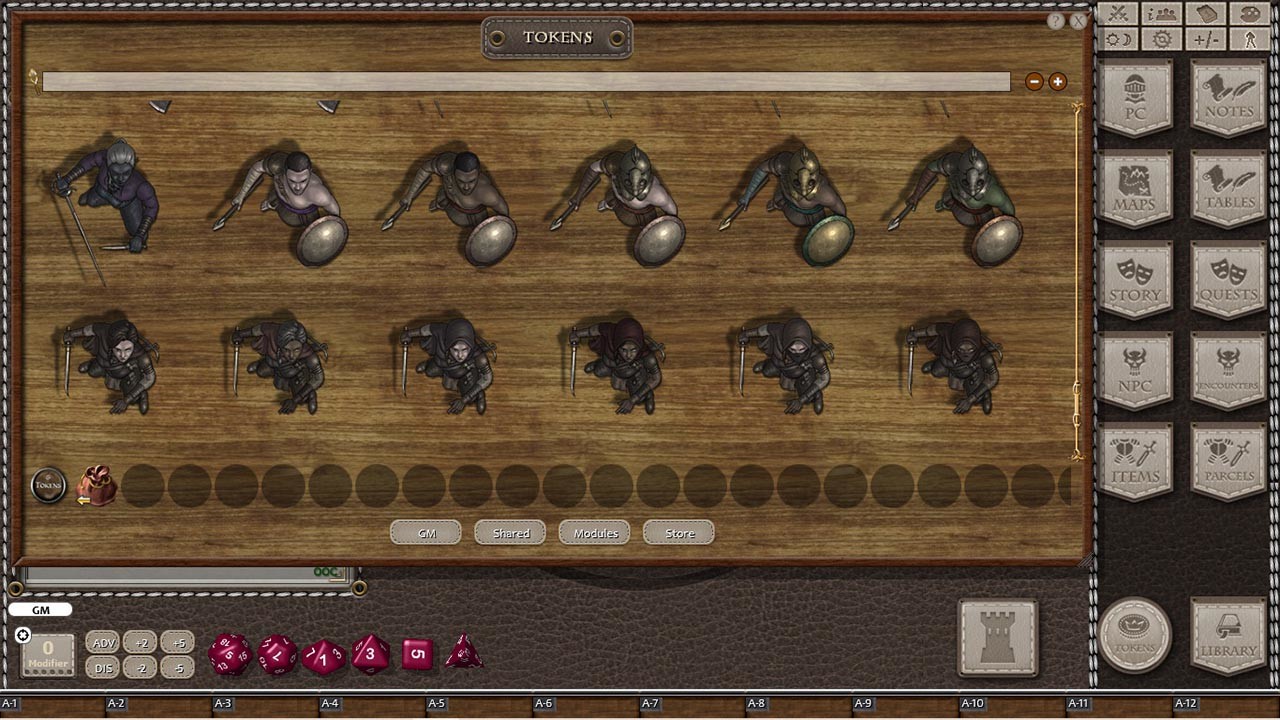This screenshot has width=1280, height=720.
Task: Switch to the Store tab
Action: 678,533
